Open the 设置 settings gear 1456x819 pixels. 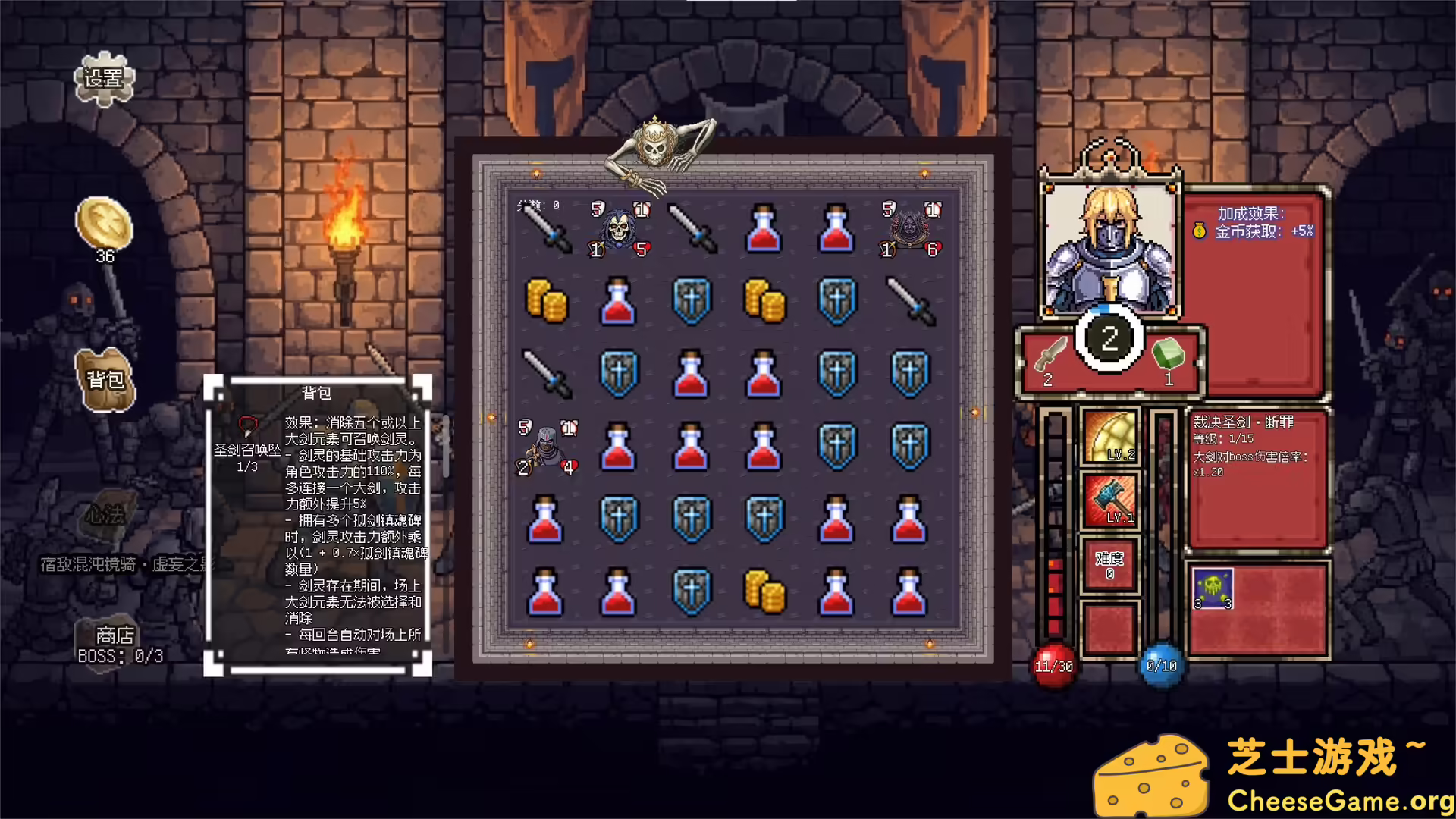pos(105,80)
